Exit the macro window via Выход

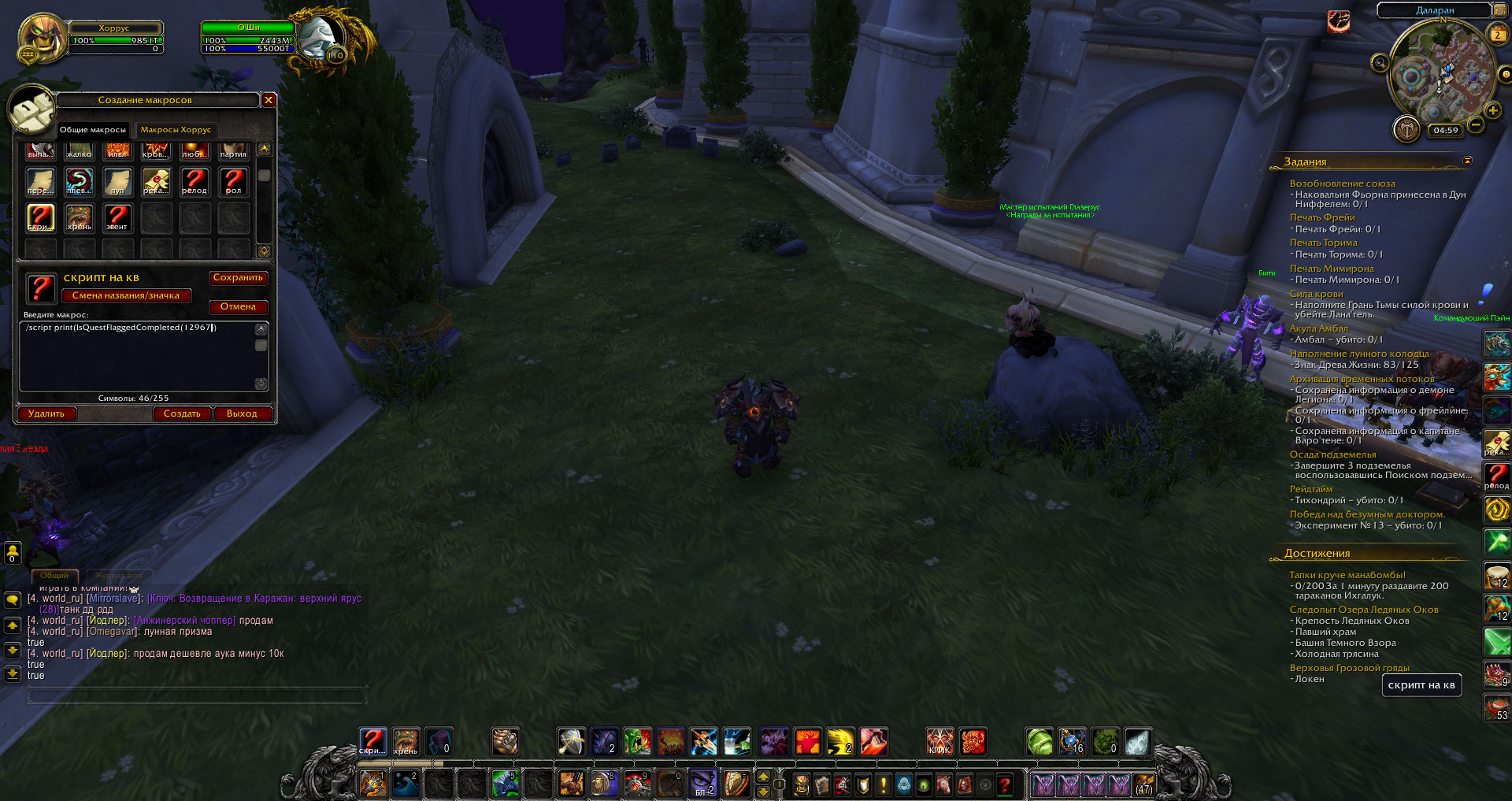pyautogui.click(x=242, y=414)
